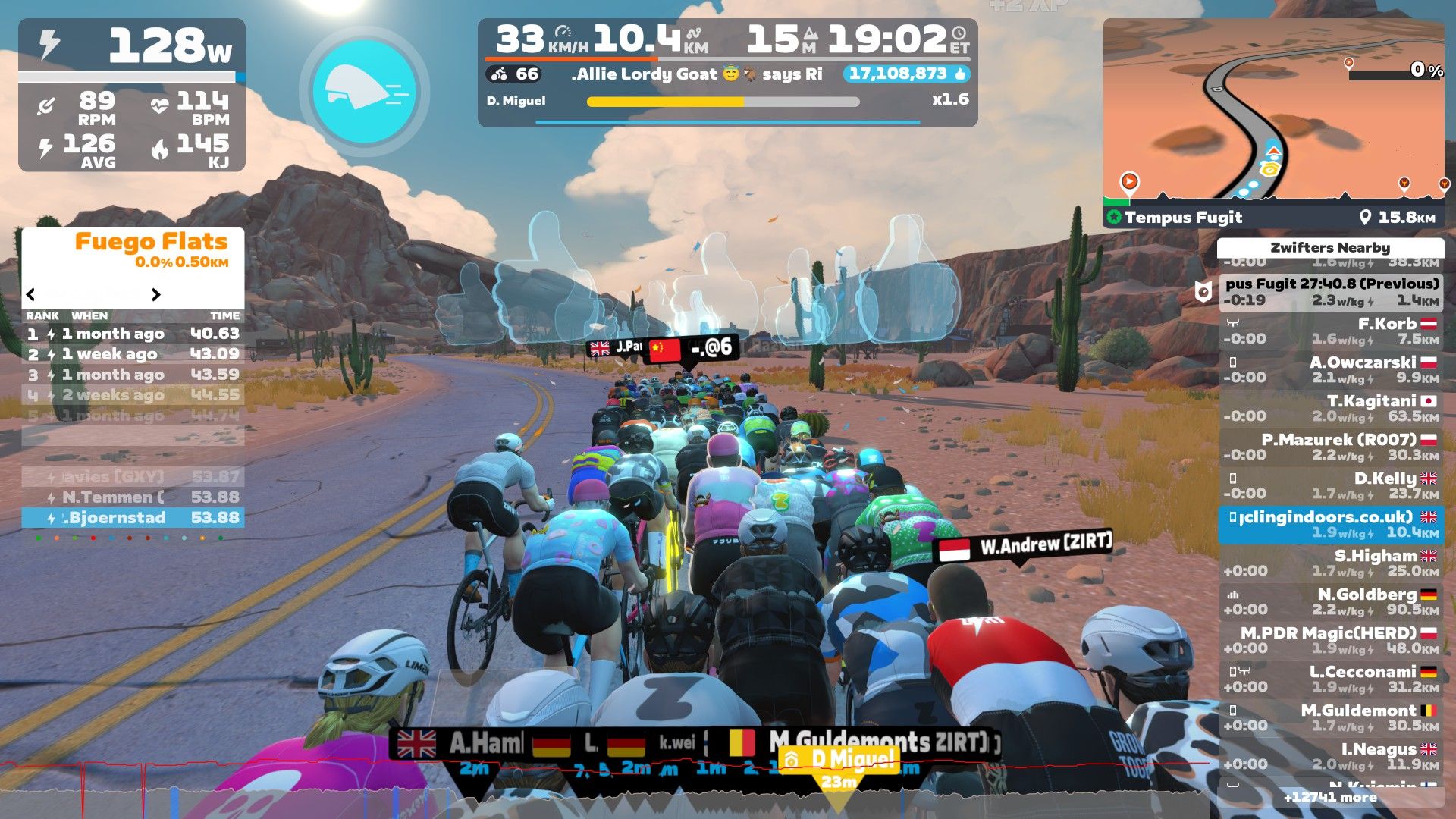Select P.Mazurek (R007) rider row
1456x819 pixels.
[1331, 447]
